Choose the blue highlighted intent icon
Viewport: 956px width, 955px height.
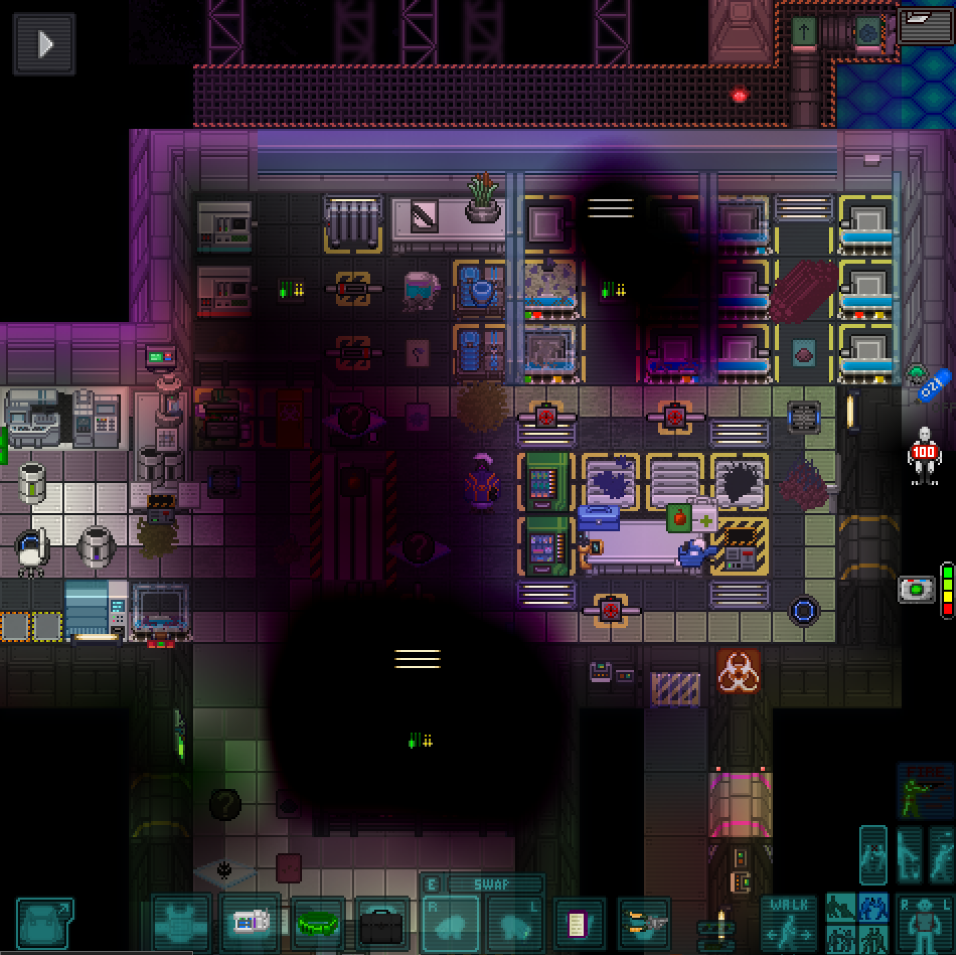873,909
